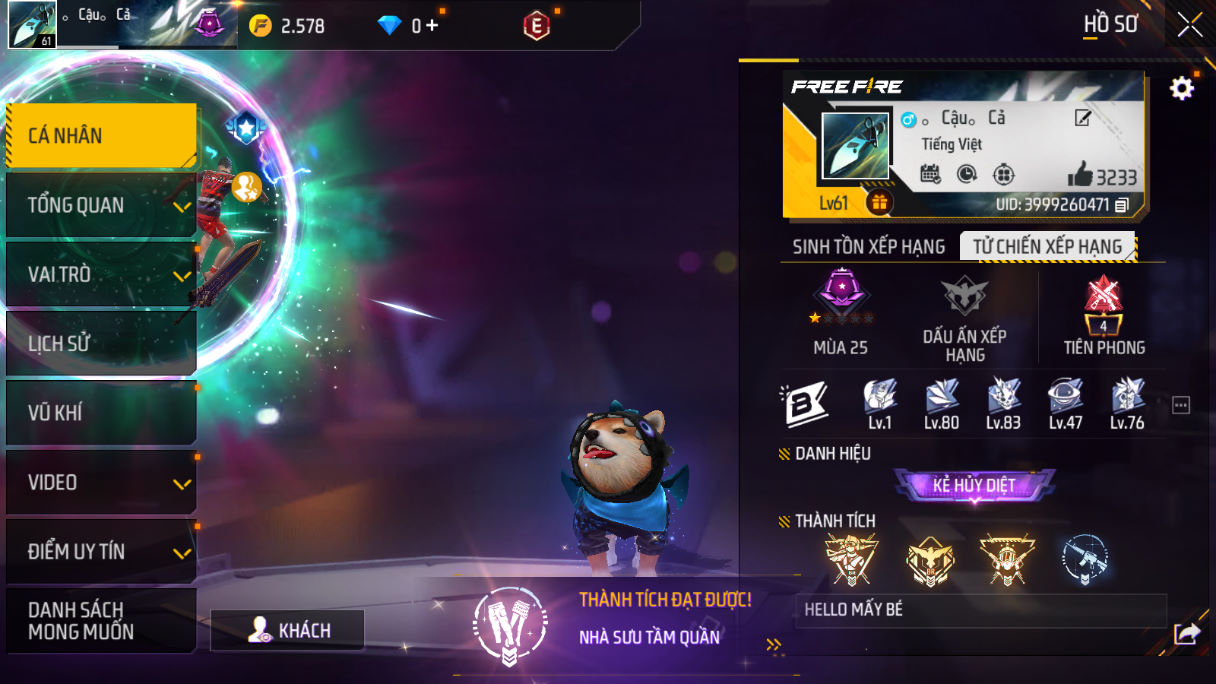The width and height of the screenshot is (1216, 684).
Task: Copy the UID with the copy icon
Action: pyautogui.click(x=1122, y=205)
